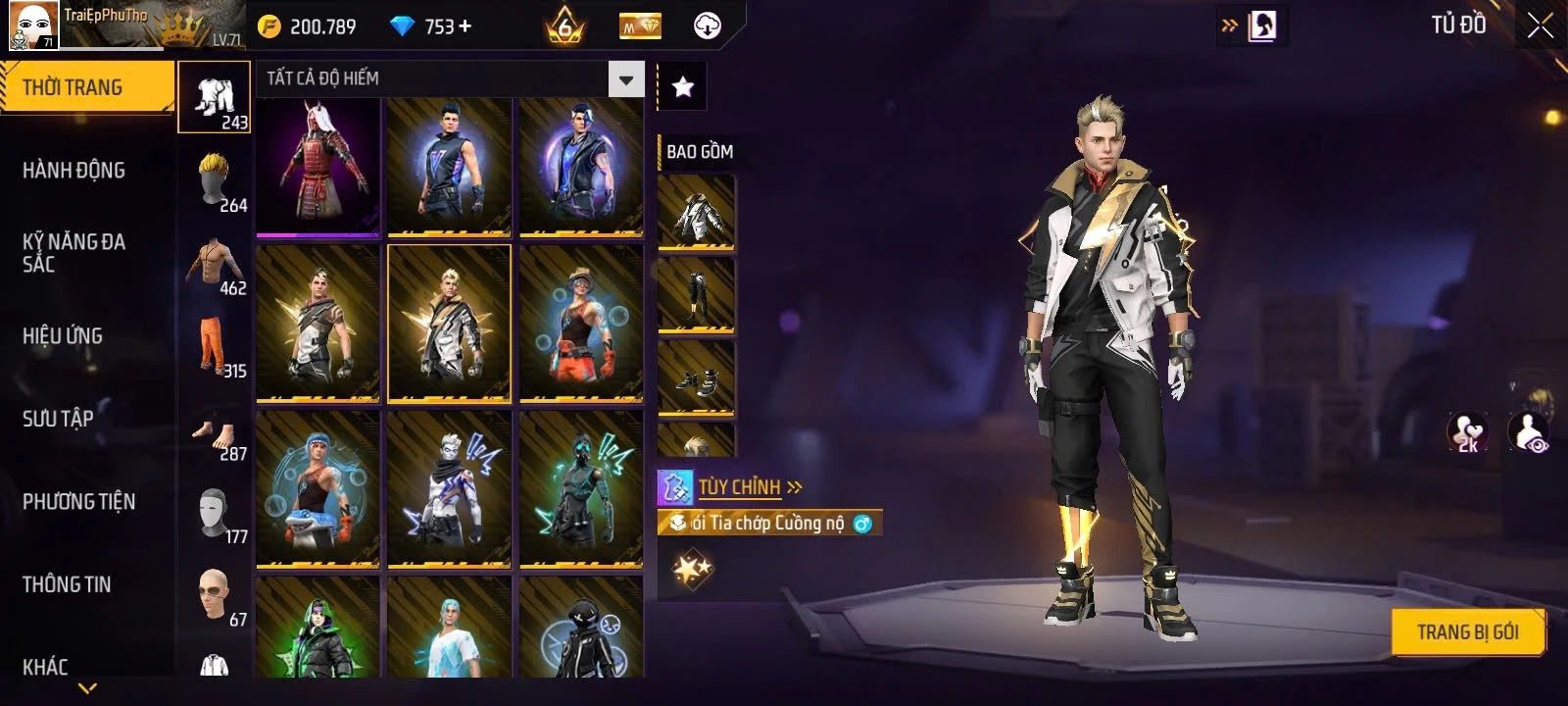
Task: Open the player profile avatar
Action: [33, 25]
